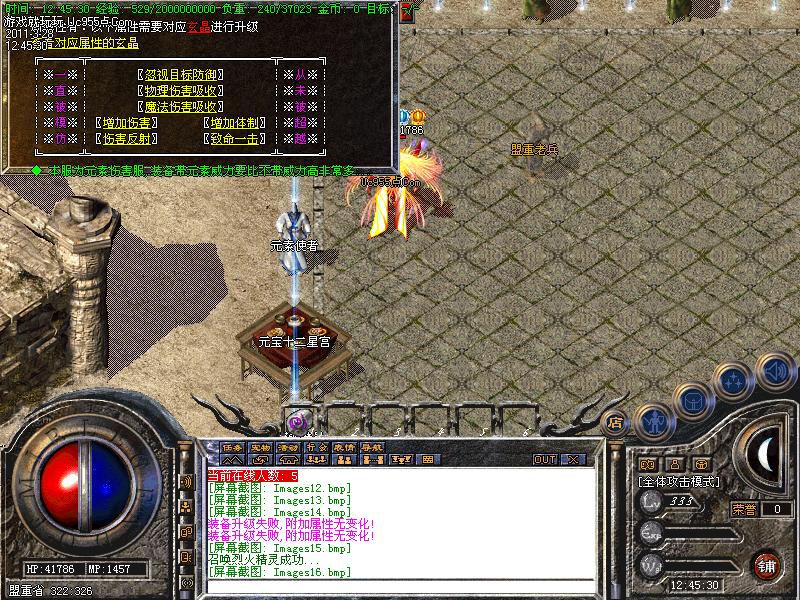
Task: Open the bag round icon
Action: (x=693, y=400)
